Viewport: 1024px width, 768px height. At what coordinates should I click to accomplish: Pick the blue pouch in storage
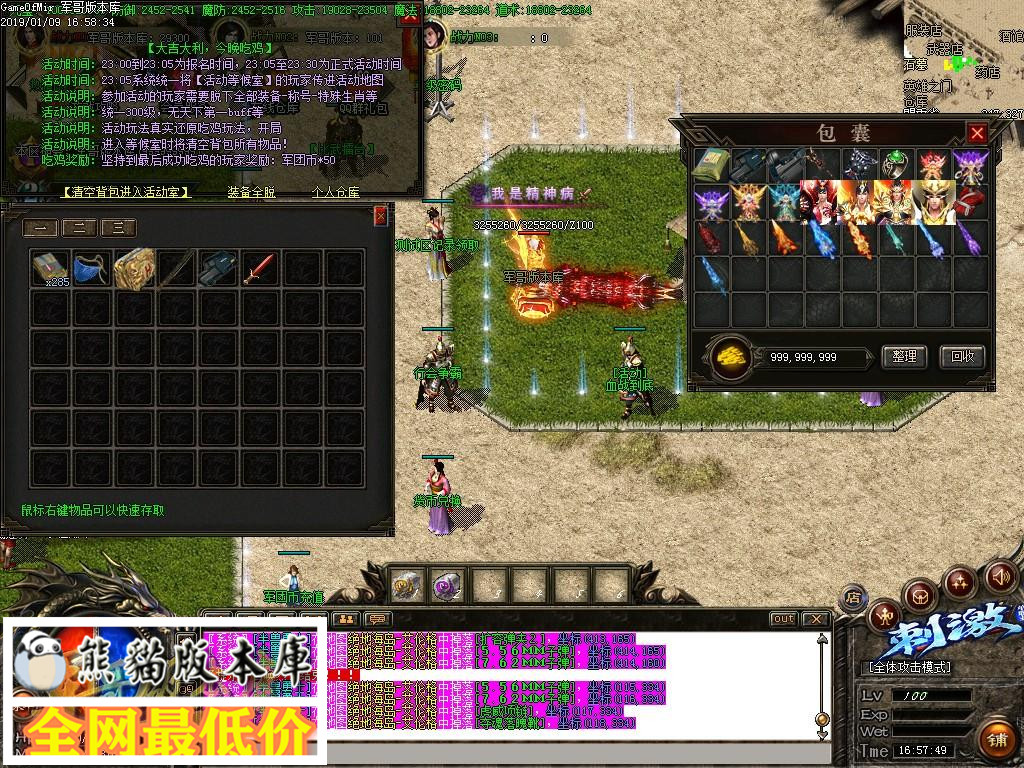pyautogui.click(x=89, y=269)
